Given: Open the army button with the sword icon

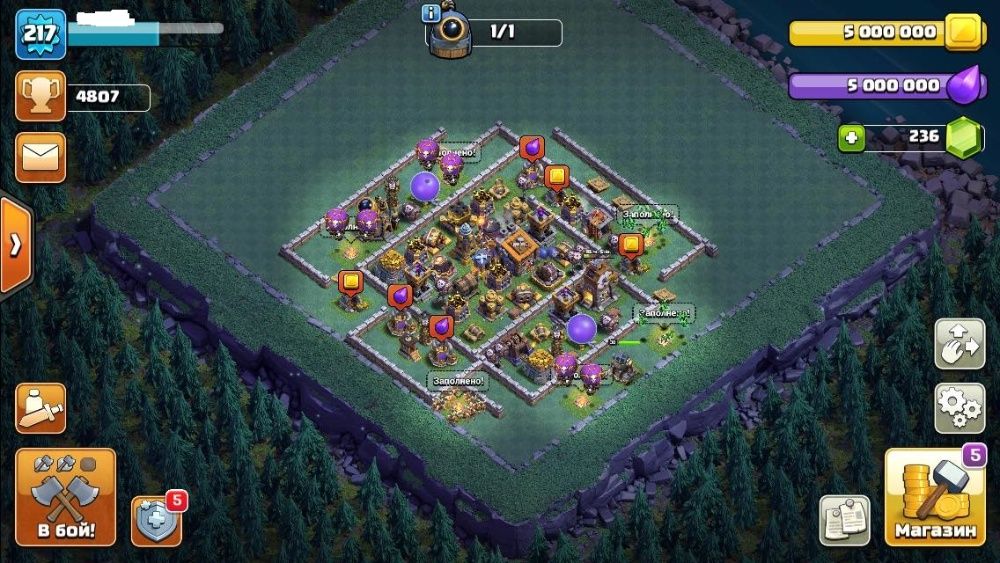Looking at the screenshot, I should 41,407.
